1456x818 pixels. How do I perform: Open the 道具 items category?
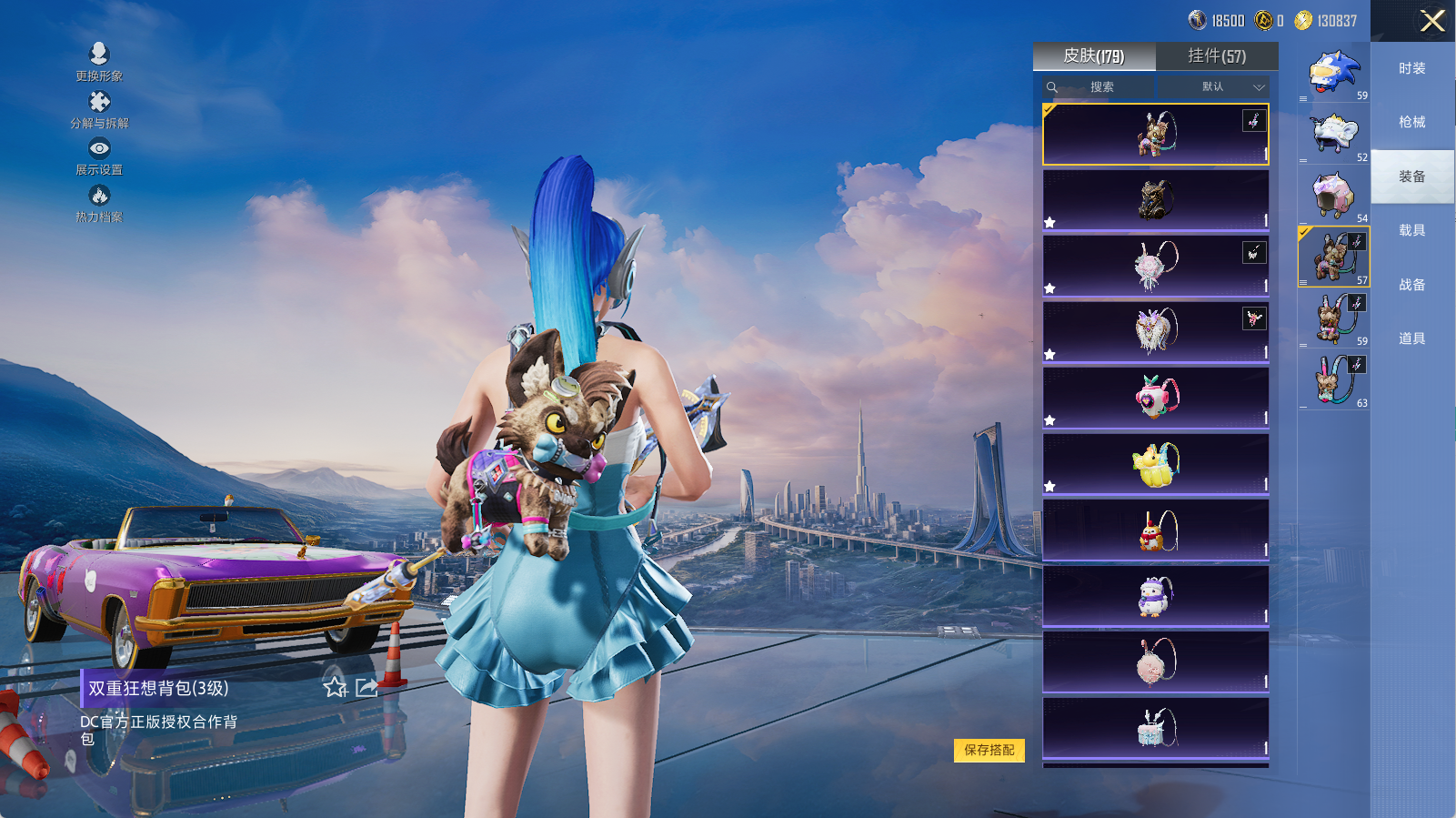point(1411,338)
